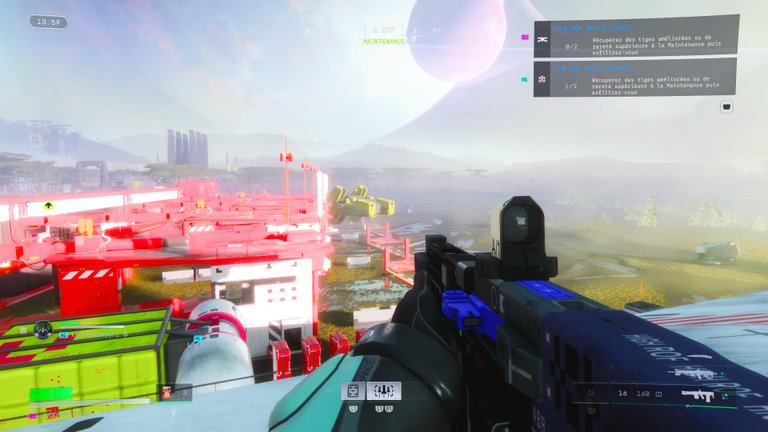Click the squad member portrait icon
Image resolution: width=768 pixels, height=432 pixels.
(43, 328)
